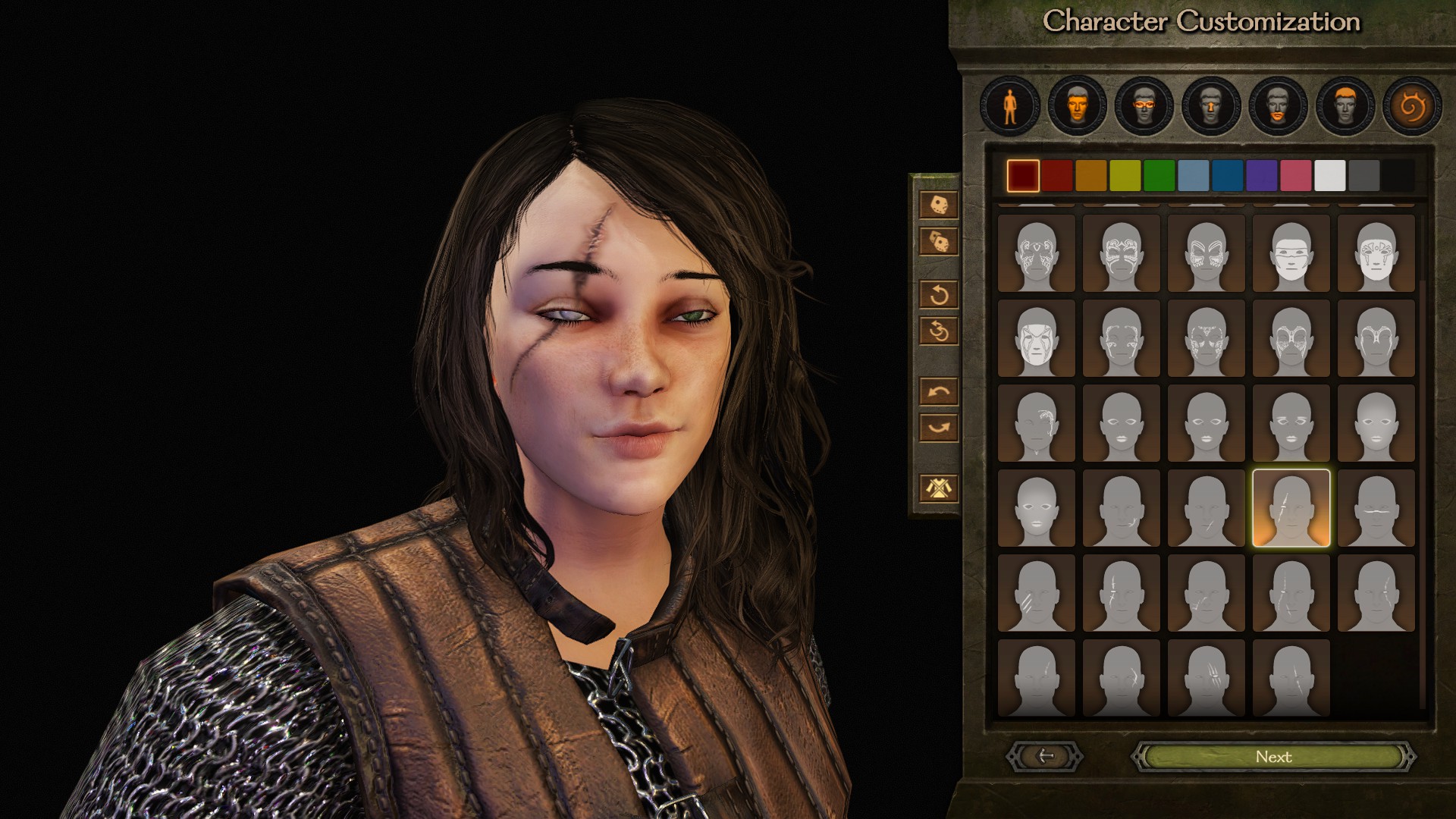This screenshot has height=819, width=1456.
Task: Go back with the left arrow button
Action: 1045,756
